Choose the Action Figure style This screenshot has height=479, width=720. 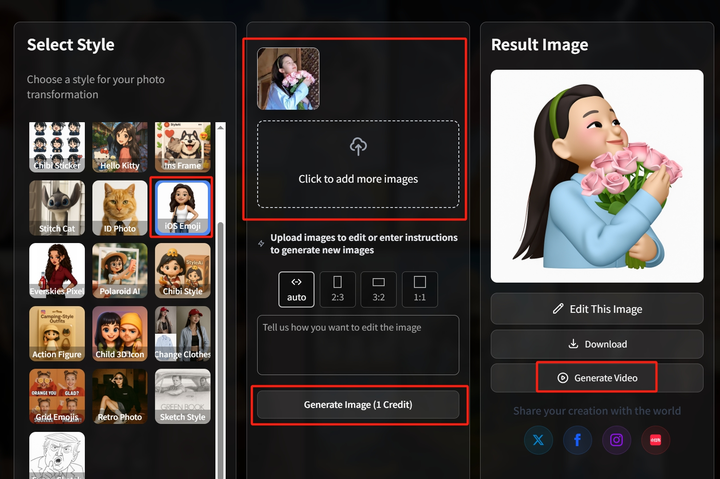(57, 333)
